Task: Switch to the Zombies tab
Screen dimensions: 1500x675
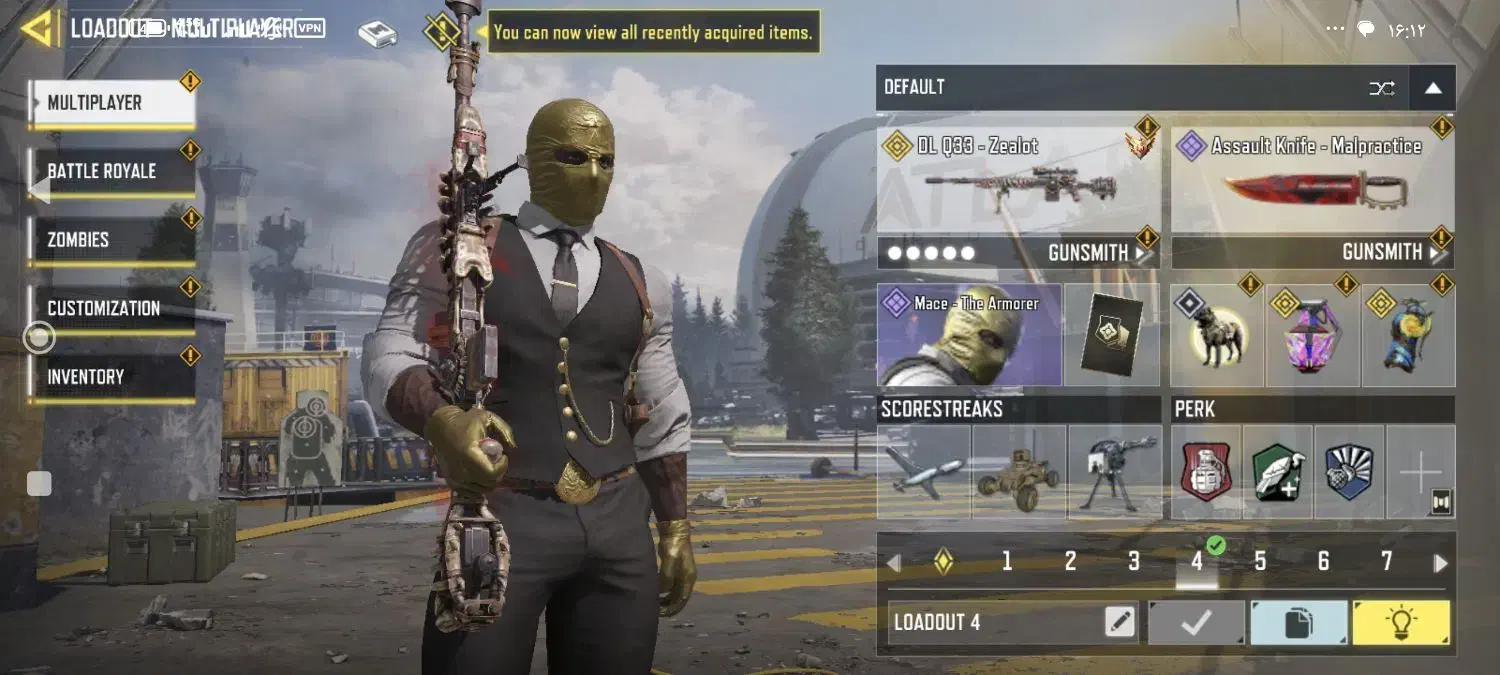Action: point(111,240)
